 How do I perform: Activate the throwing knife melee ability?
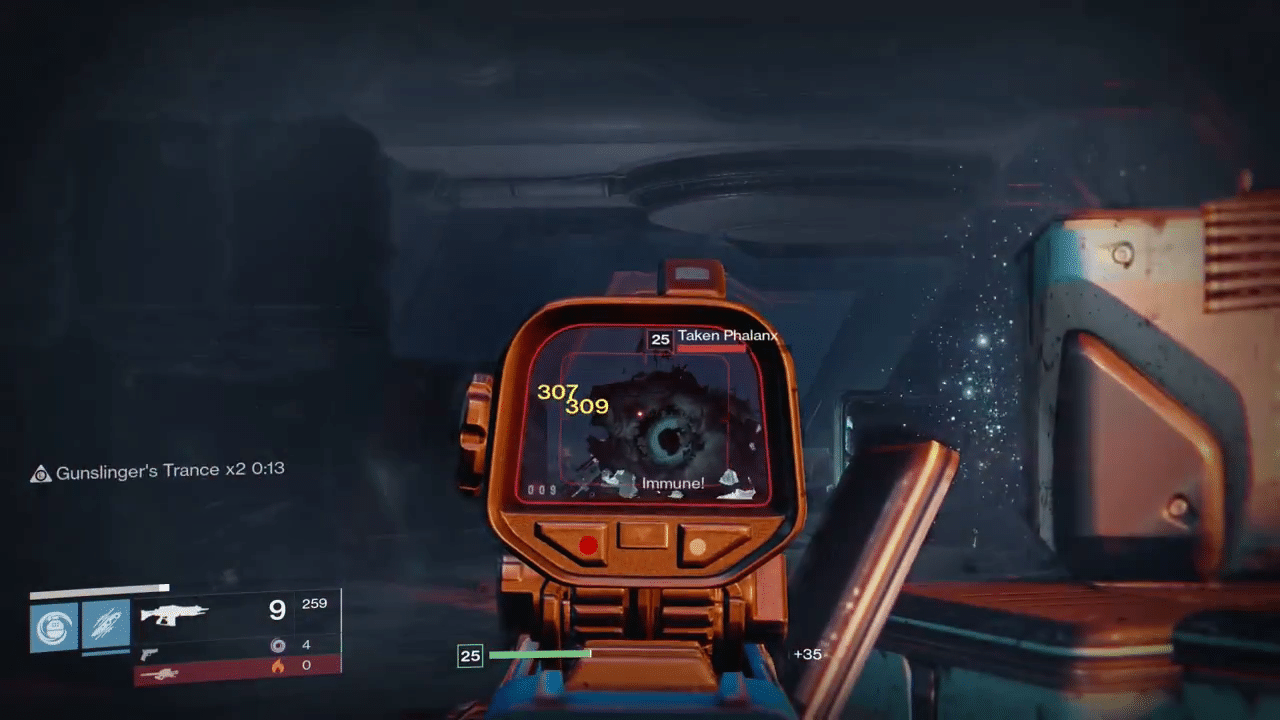point(106,626)
